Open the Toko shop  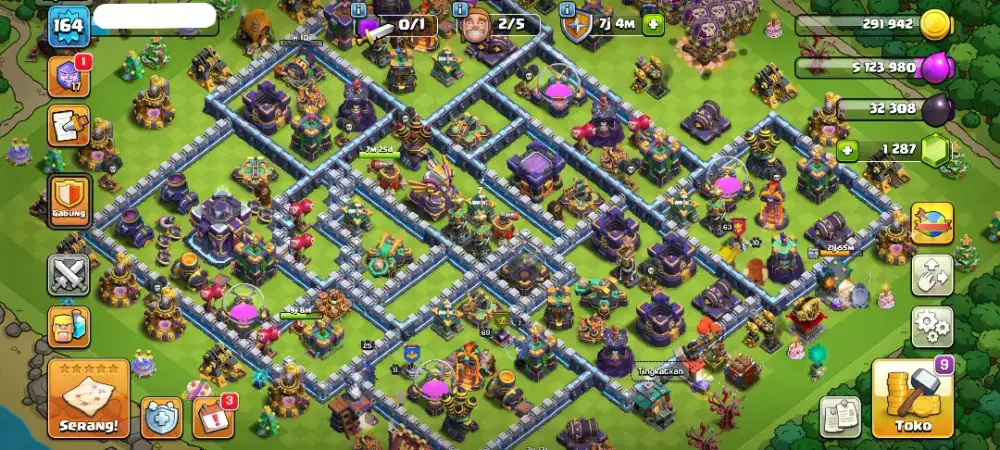coord(912,399)
